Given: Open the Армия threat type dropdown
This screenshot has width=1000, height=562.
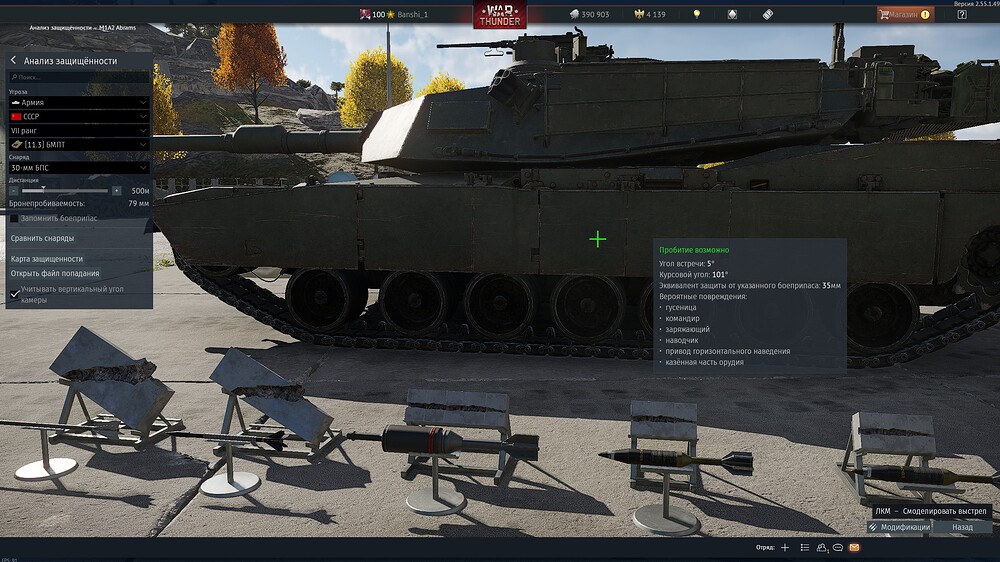Looking at the screenshot, I should [78, 102].
